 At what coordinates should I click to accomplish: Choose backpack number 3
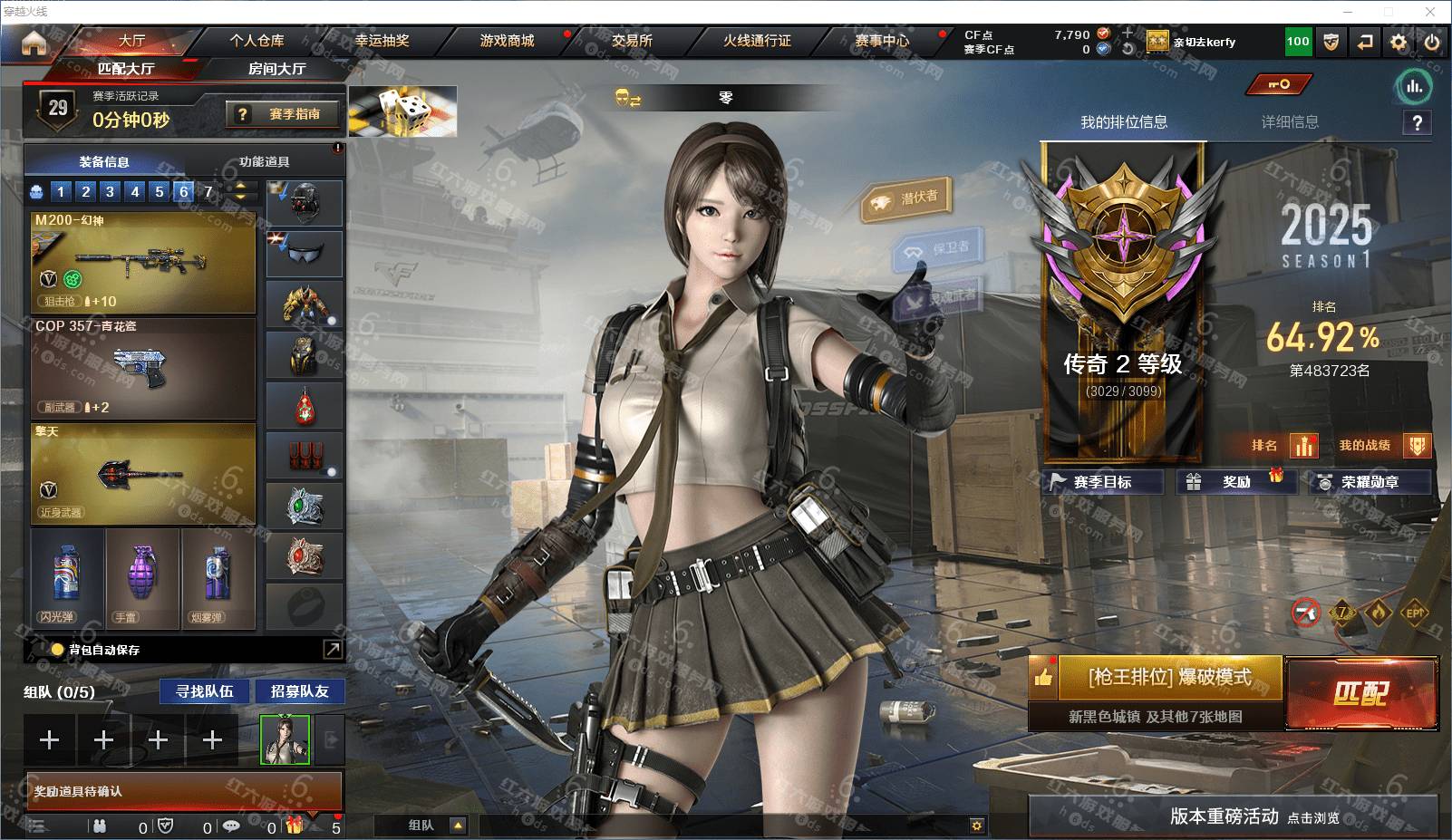(110, 191)
